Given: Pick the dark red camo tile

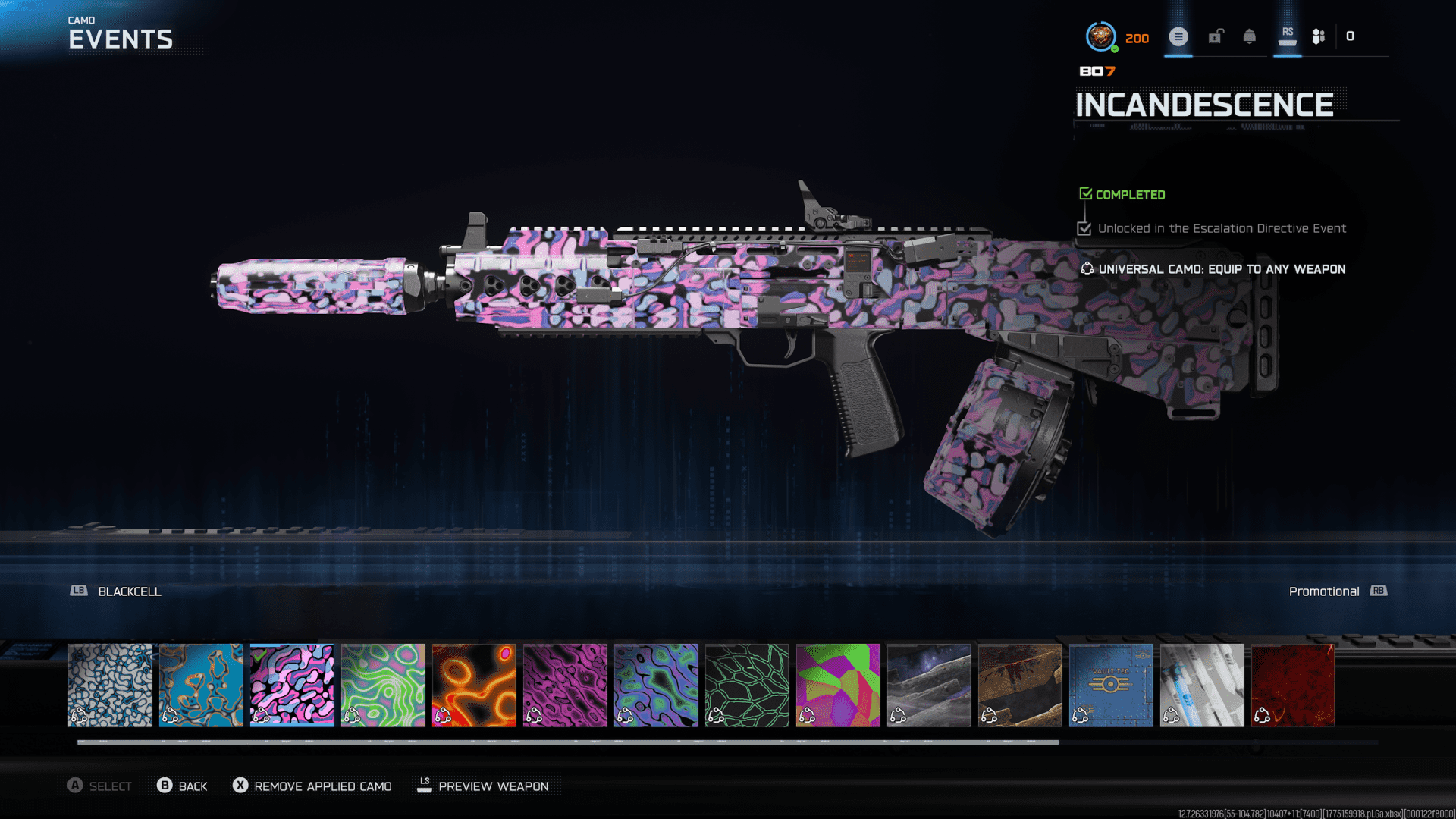Looking at the screenshot, I should point(1293,686).
